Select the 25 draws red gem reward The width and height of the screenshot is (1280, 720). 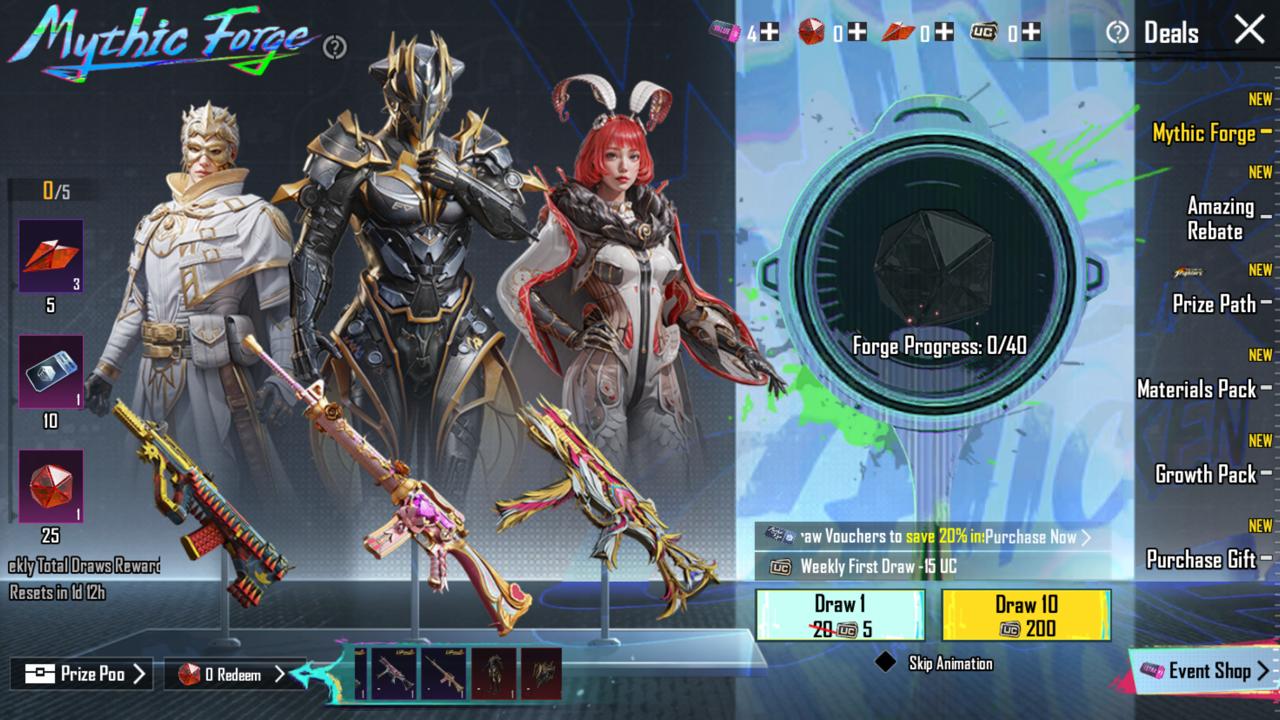point(50,487)
